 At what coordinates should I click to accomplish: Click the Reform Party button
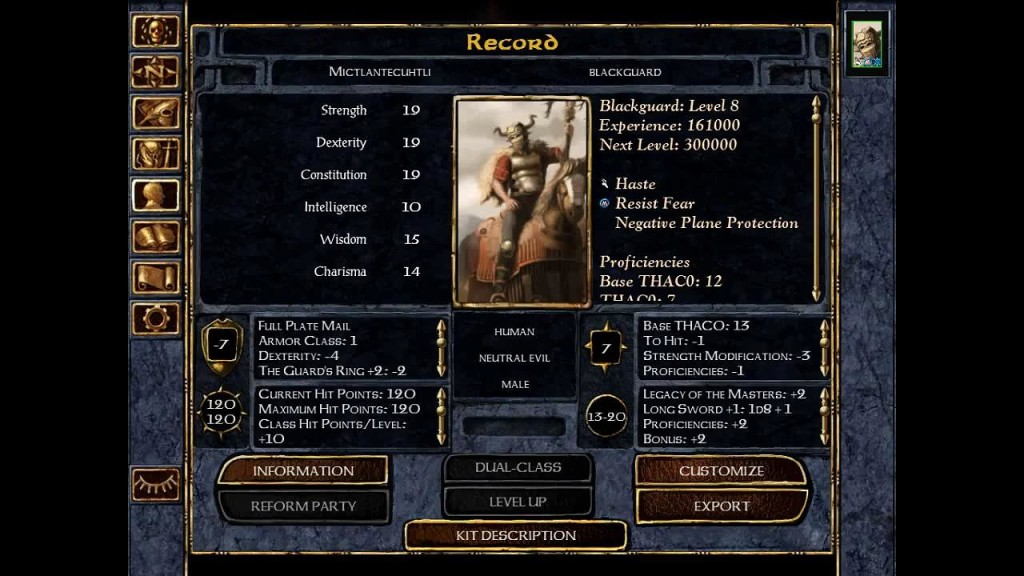point(303,506)
